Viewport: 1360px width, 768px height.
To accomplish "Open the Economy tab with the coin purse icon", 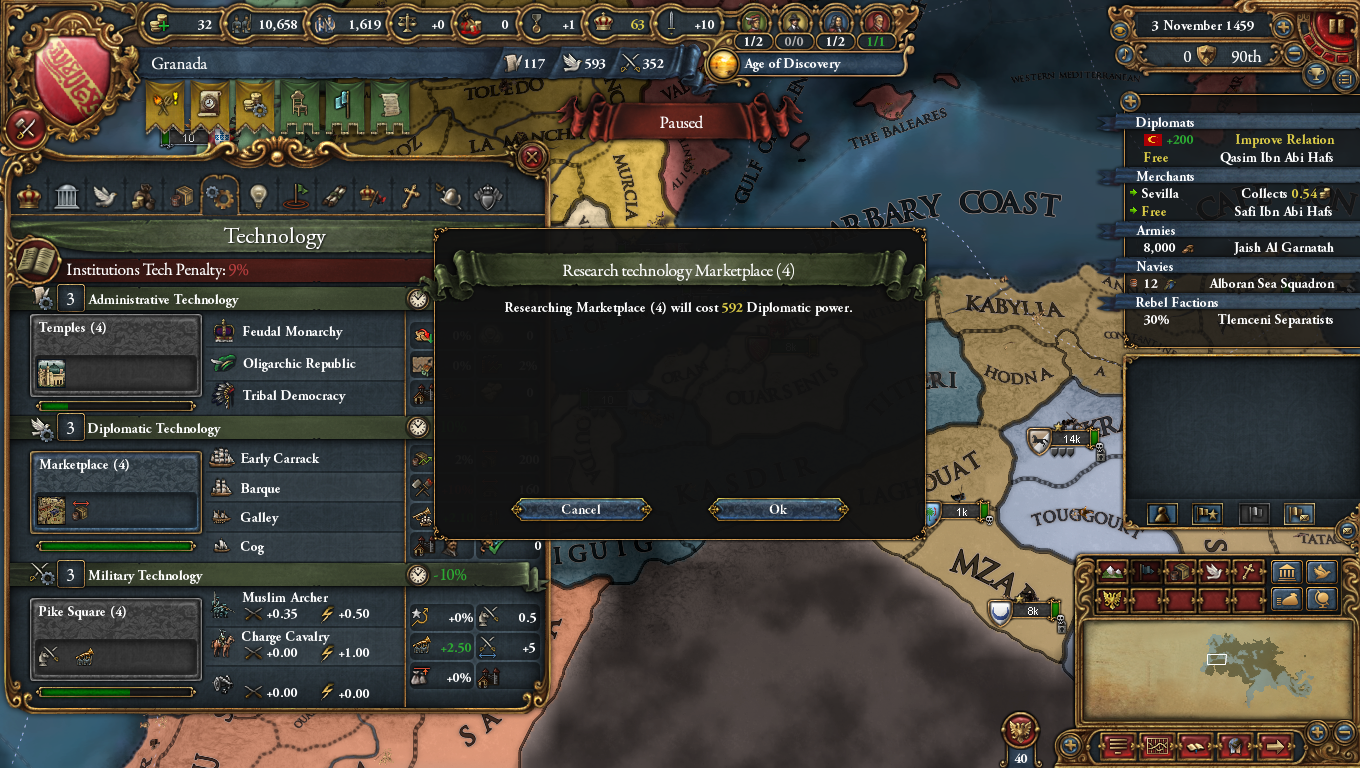I will click(x=143, y=196).
